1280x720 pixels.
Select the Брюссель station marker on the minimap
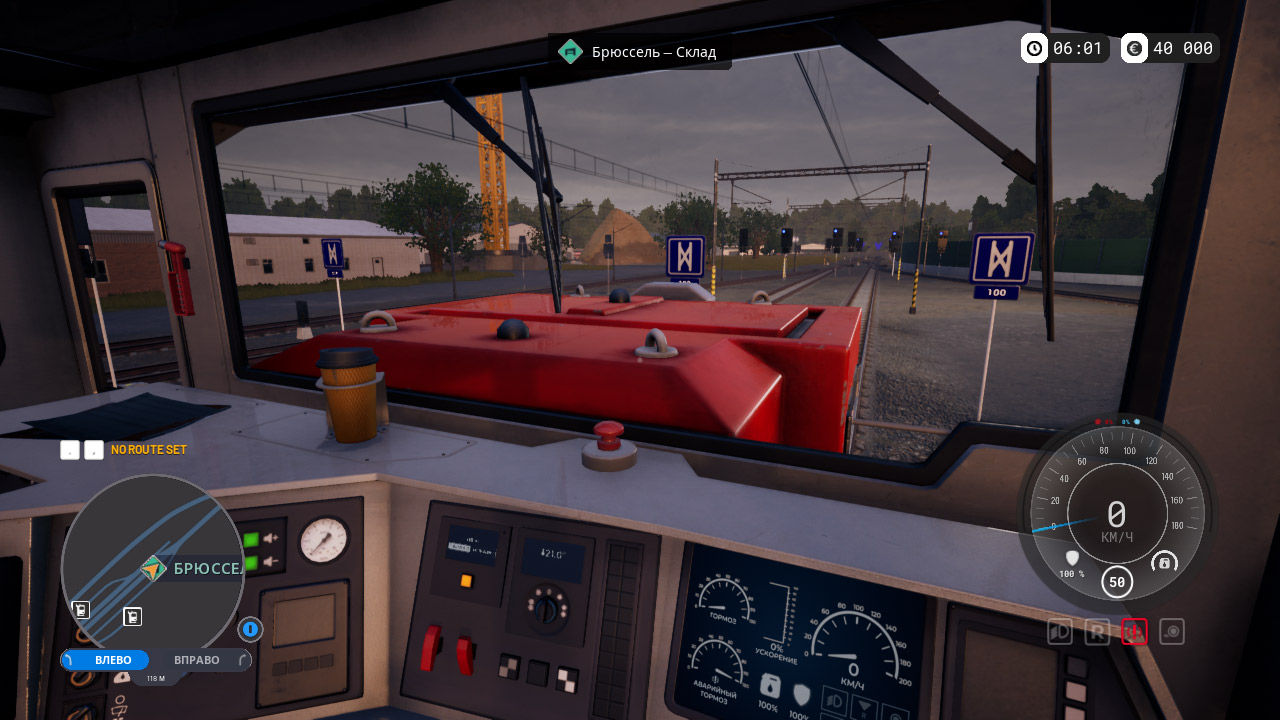pyautogui.click(x=153, y=569)
